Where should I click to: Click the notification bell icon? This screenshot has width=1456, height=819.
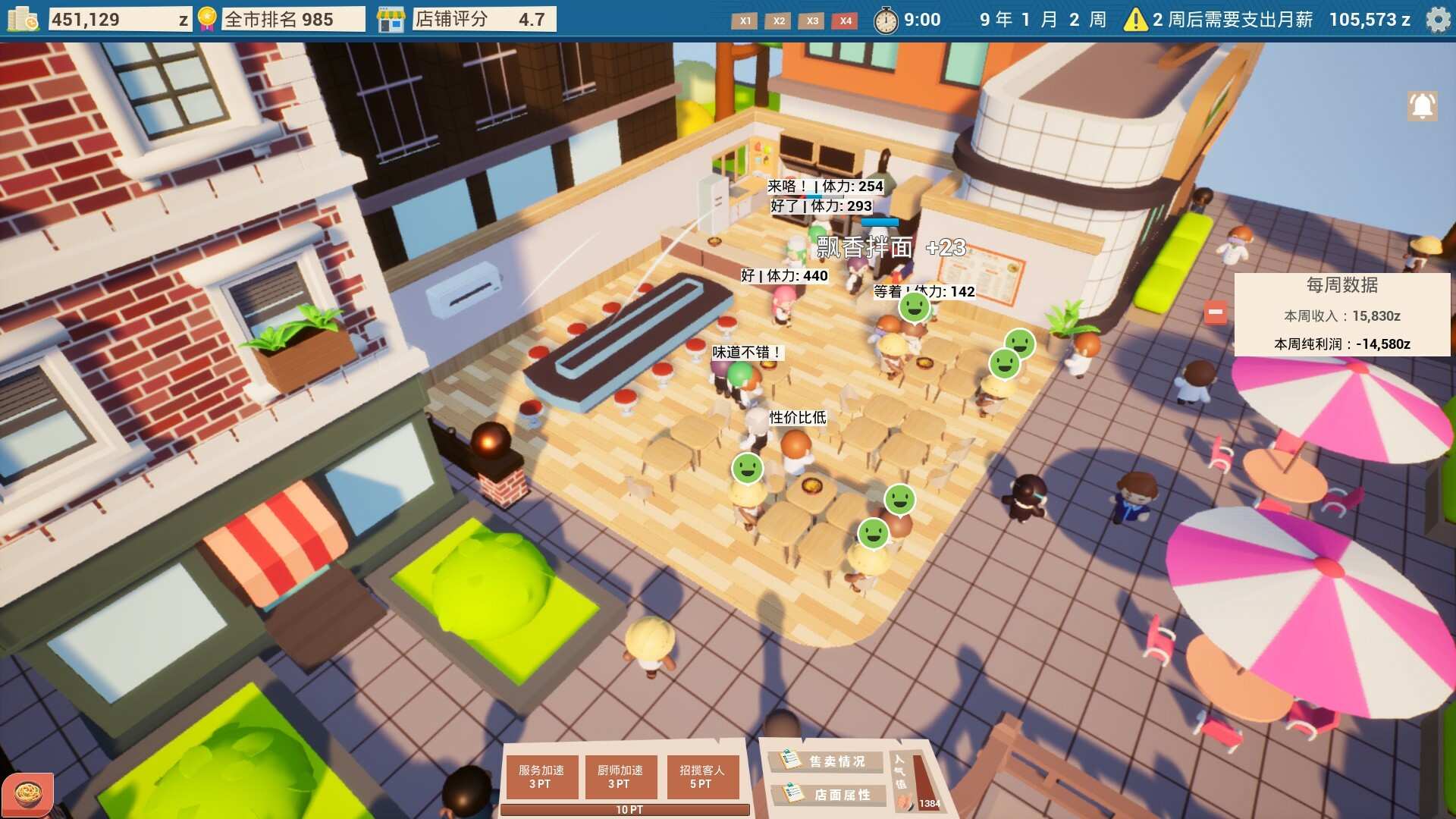(1421, 105)
